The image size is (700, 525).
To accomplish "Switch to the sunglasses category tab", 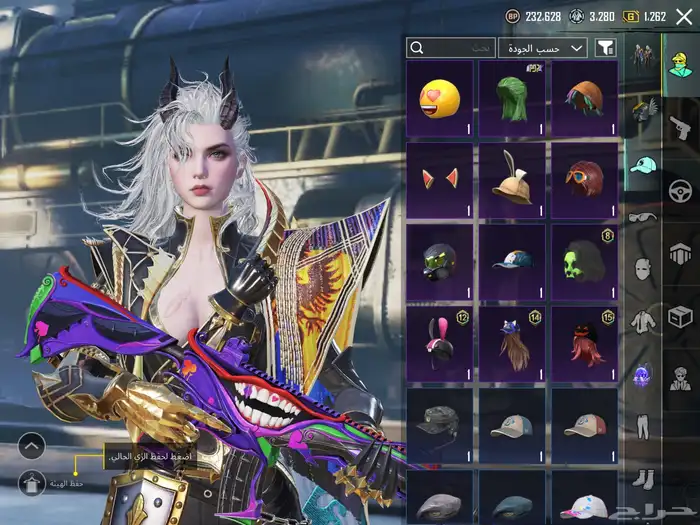I will (641, 216).
